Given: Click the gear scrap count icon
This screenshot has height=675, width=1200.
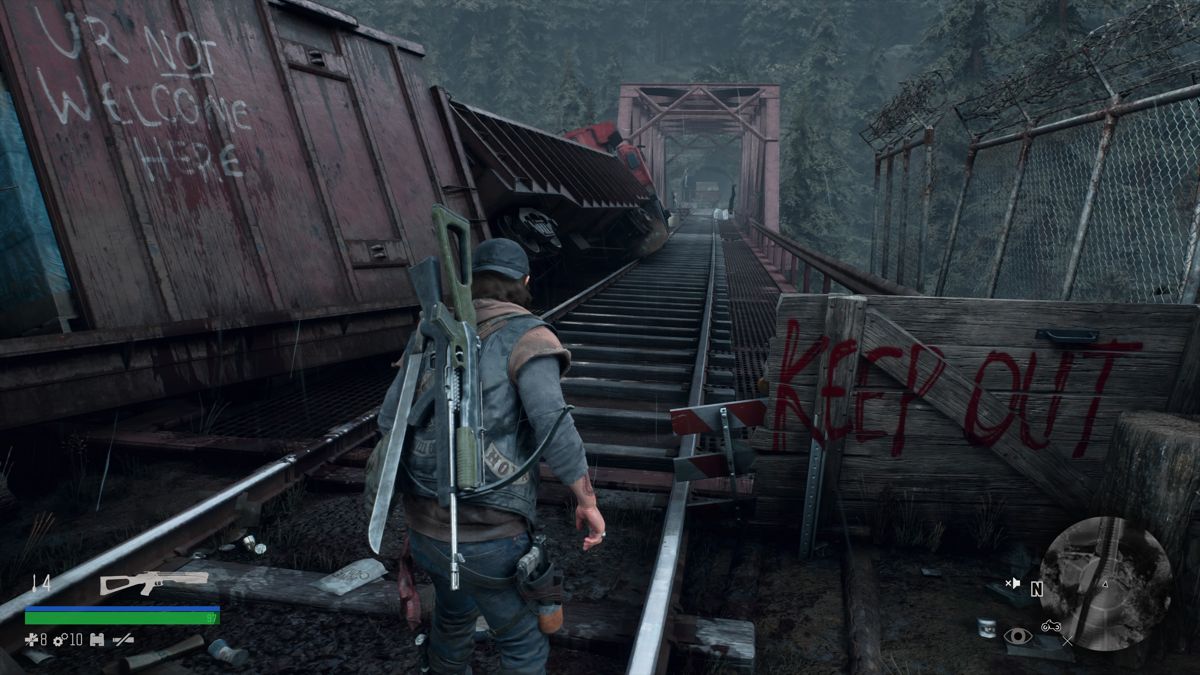Looking at the screenshot, I should pos(59,639).
